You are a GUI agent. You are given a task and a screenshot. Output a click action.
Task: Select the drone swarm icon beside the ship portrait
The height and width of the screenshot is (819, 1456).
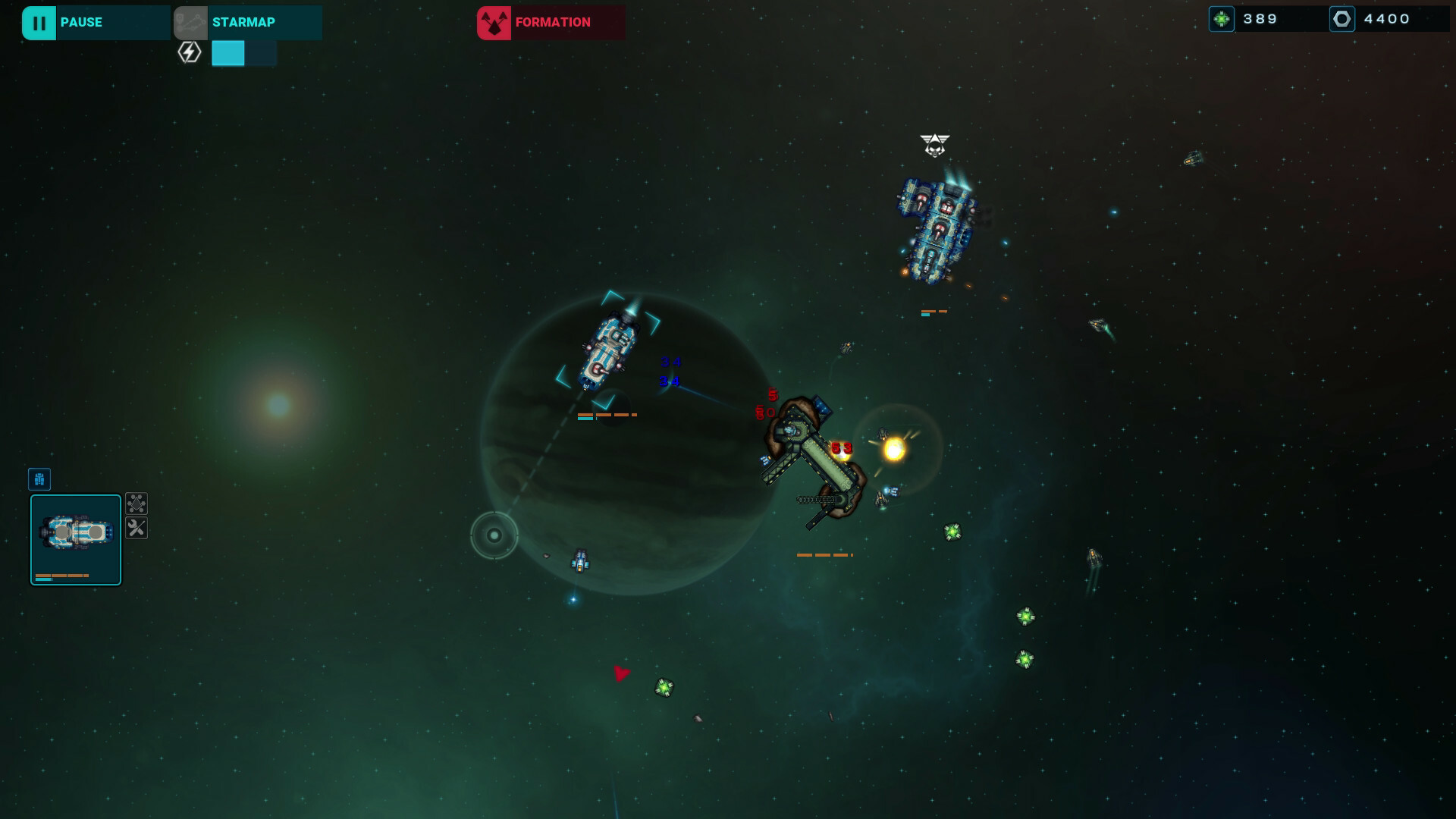tap(136, 504)
